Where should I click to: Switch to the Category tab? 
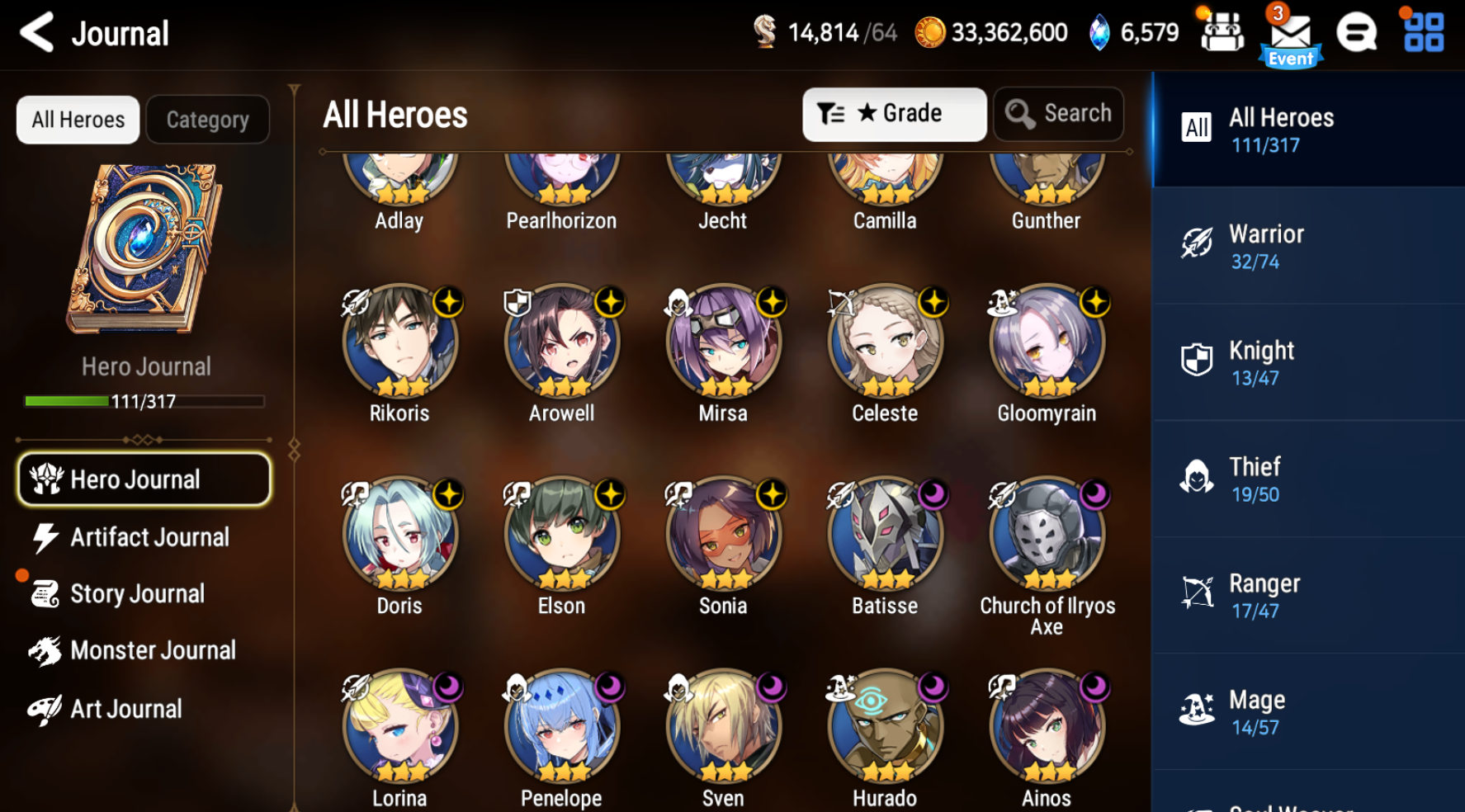207,119
